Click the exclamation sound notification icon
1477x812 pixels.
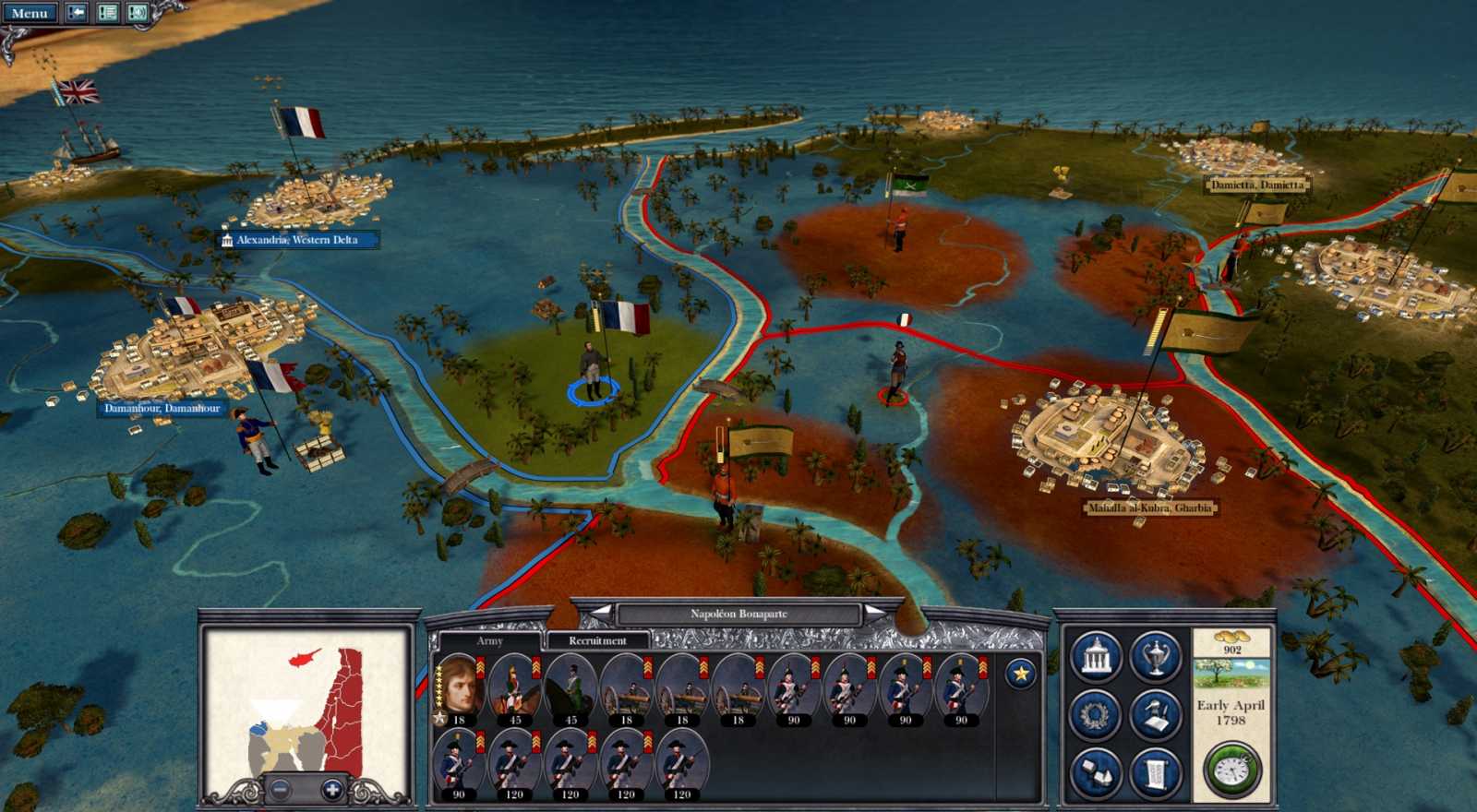pos(136,13)
